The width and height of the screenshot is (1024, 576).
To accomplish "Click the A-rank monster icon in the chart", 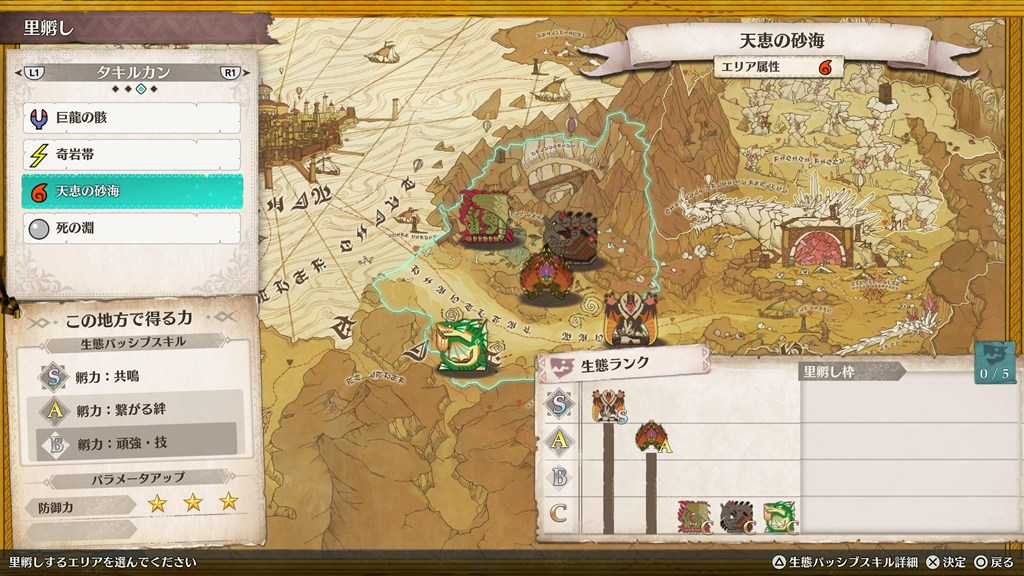I will click(651, 437).
